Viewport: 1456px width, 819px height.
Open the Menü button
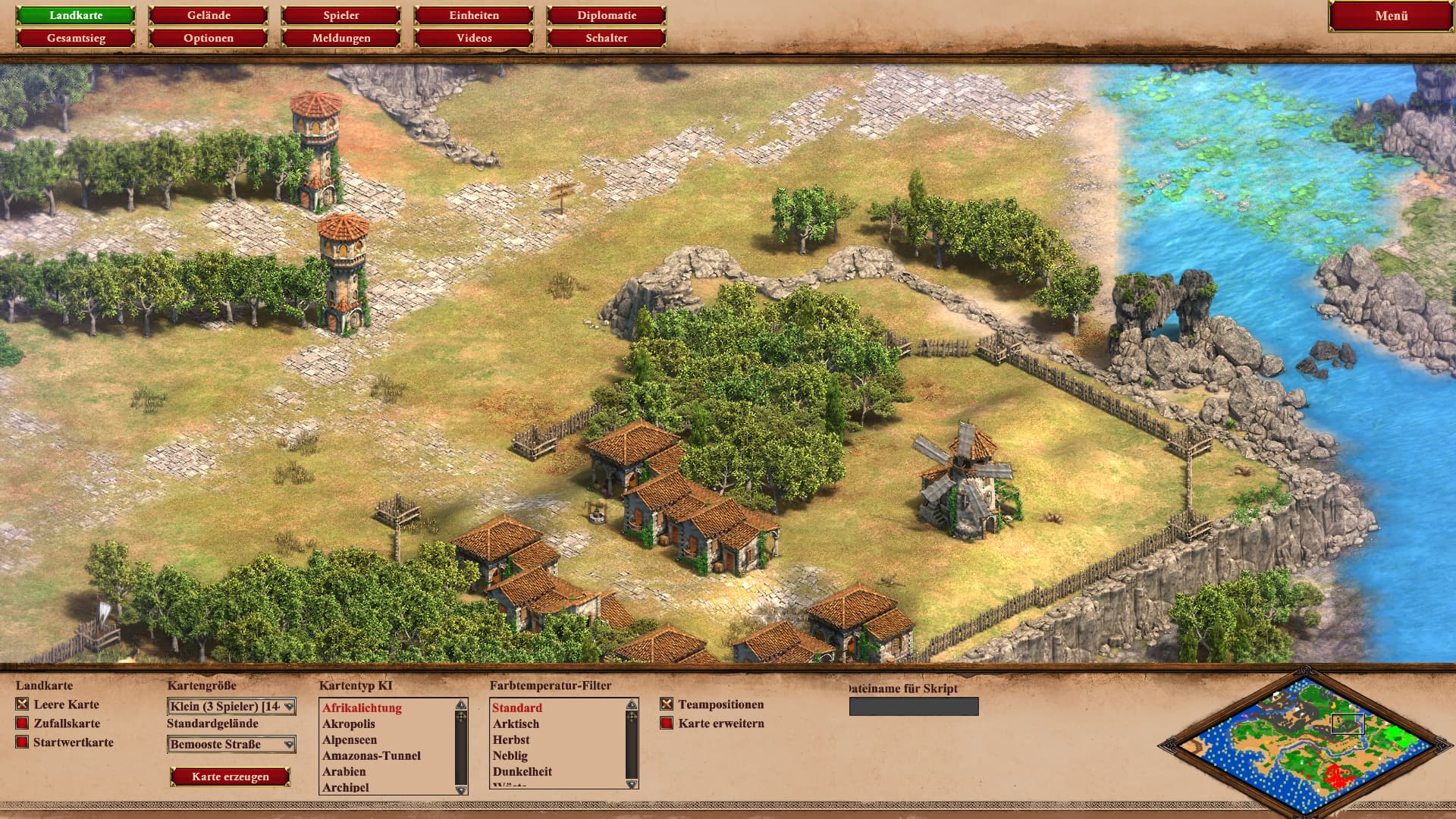click(1391, 16)
